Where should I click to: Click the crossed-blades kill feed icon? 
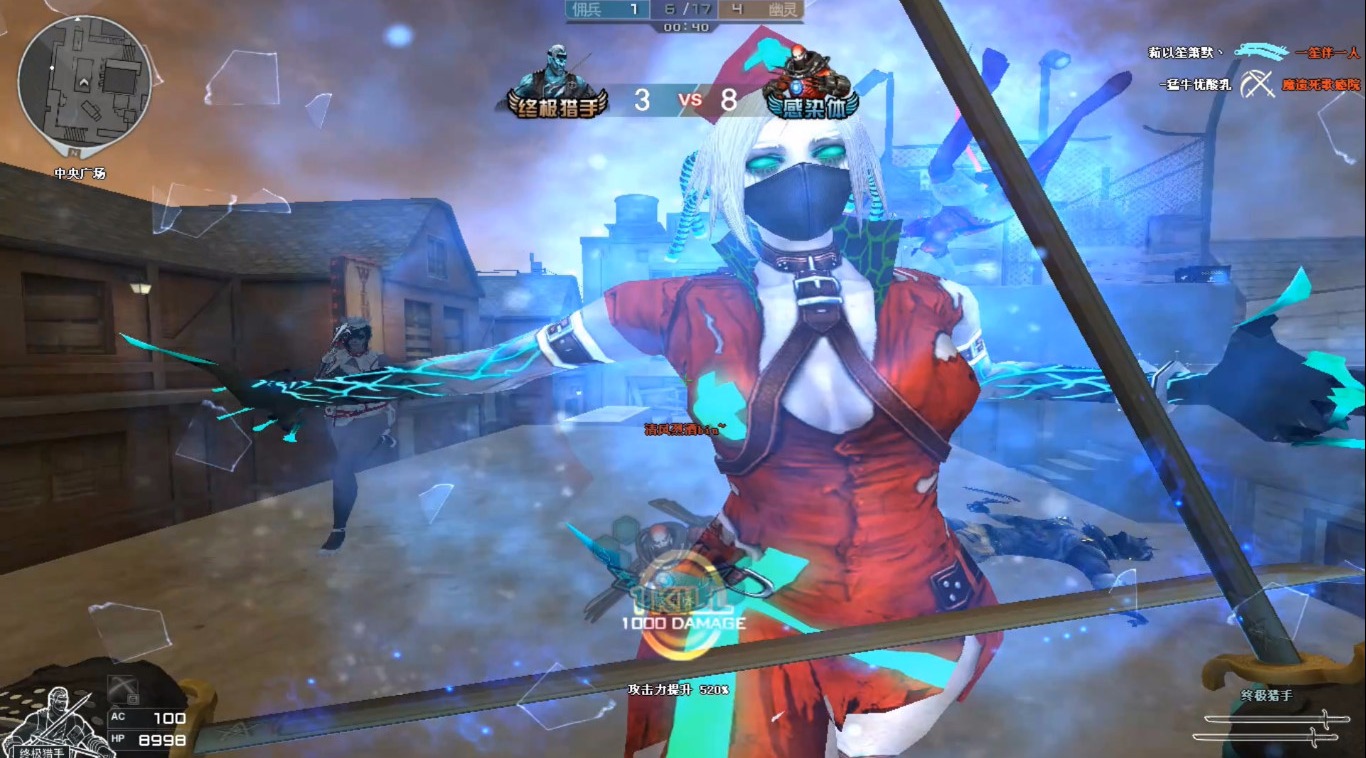click(x=1258, y=85)
